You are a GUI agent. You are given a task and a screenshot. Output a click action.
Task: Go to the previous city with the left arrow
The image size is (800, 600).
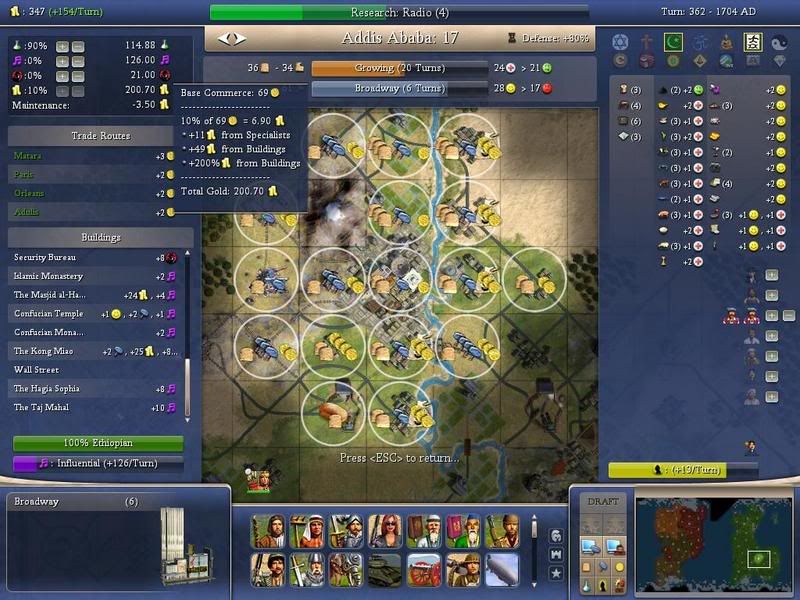click(224, 39)
